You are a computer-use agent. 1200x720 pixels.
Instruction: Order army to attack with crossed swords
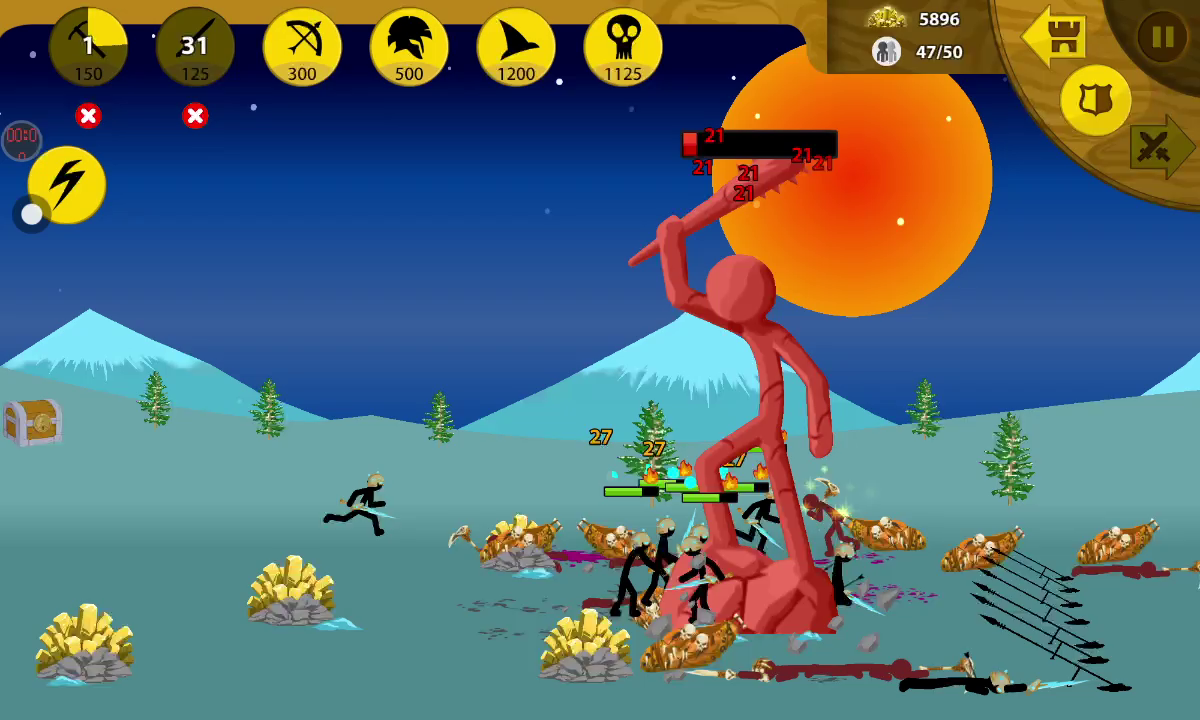coord(1160,147)
